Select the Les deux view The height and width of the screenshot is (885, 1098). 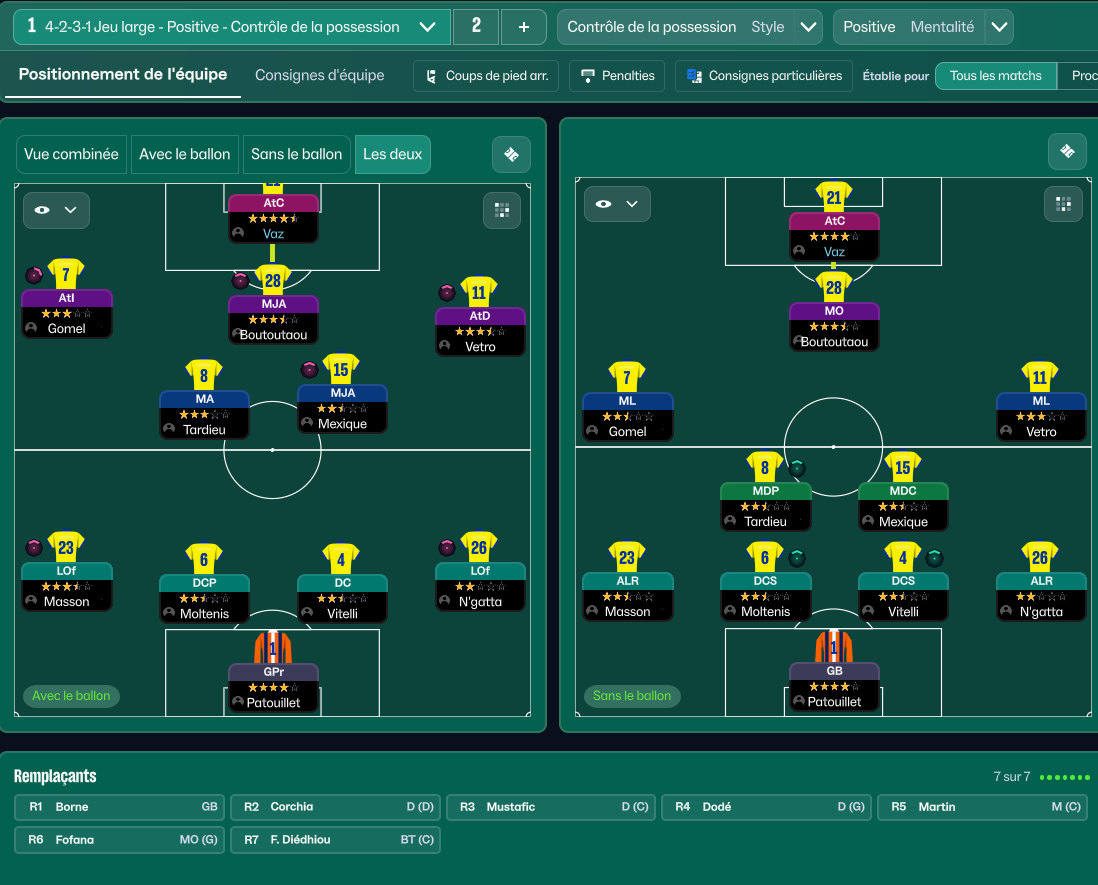tap(392, 154)
